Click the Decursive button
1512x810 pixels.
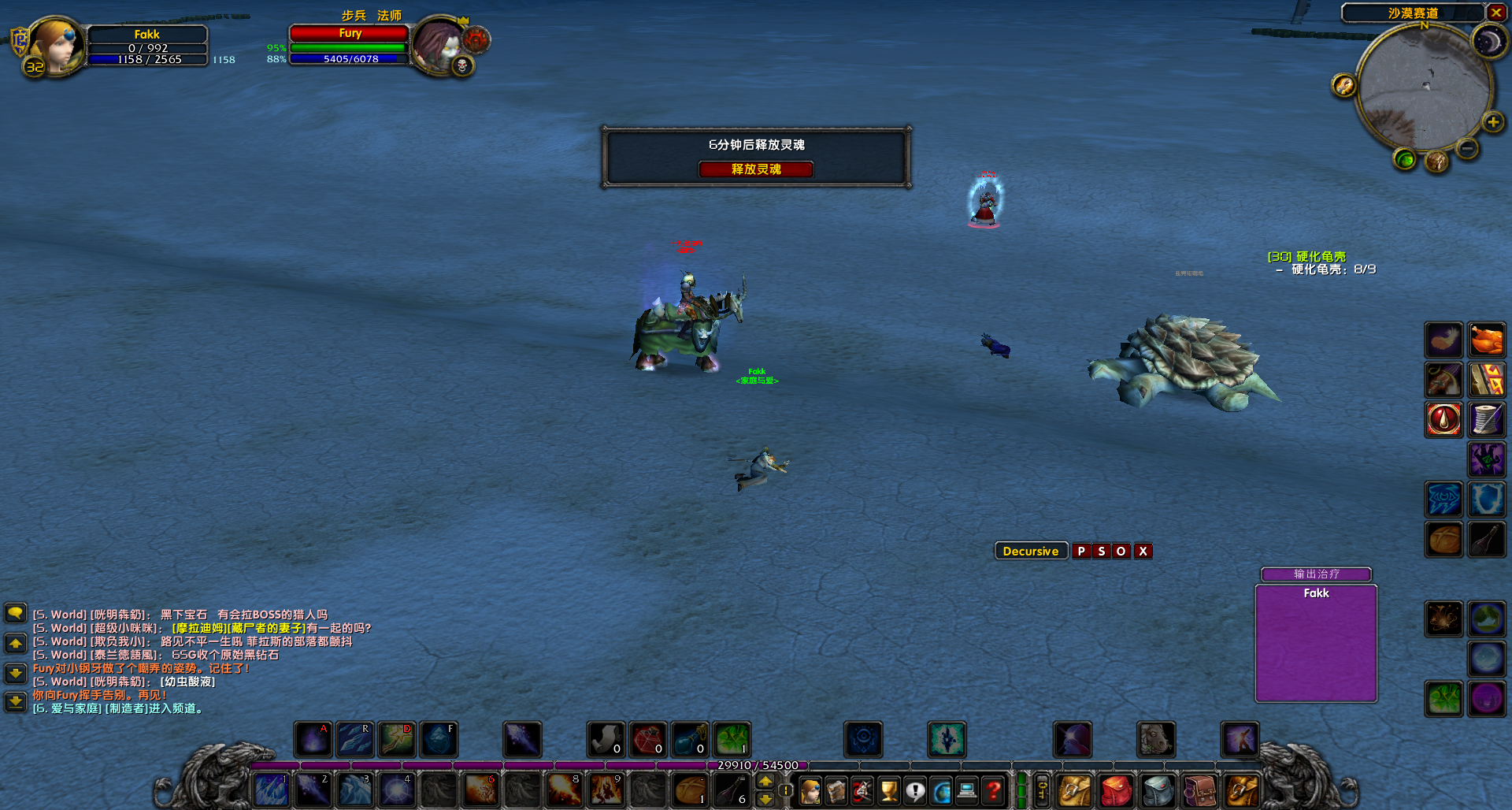click(1030, 552)
